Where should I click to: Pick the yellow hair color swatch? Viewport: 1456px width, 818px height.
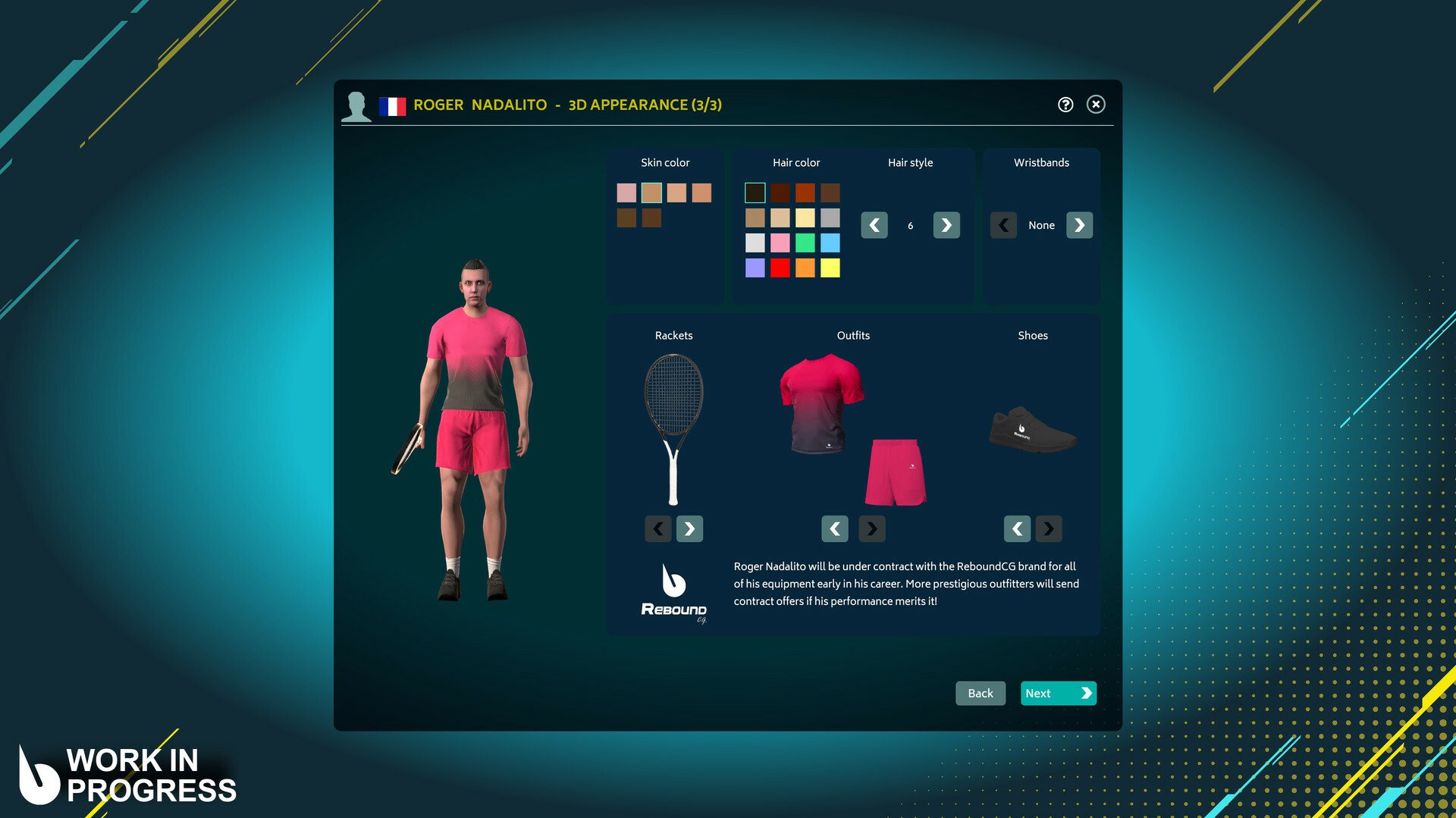point(830,268)
